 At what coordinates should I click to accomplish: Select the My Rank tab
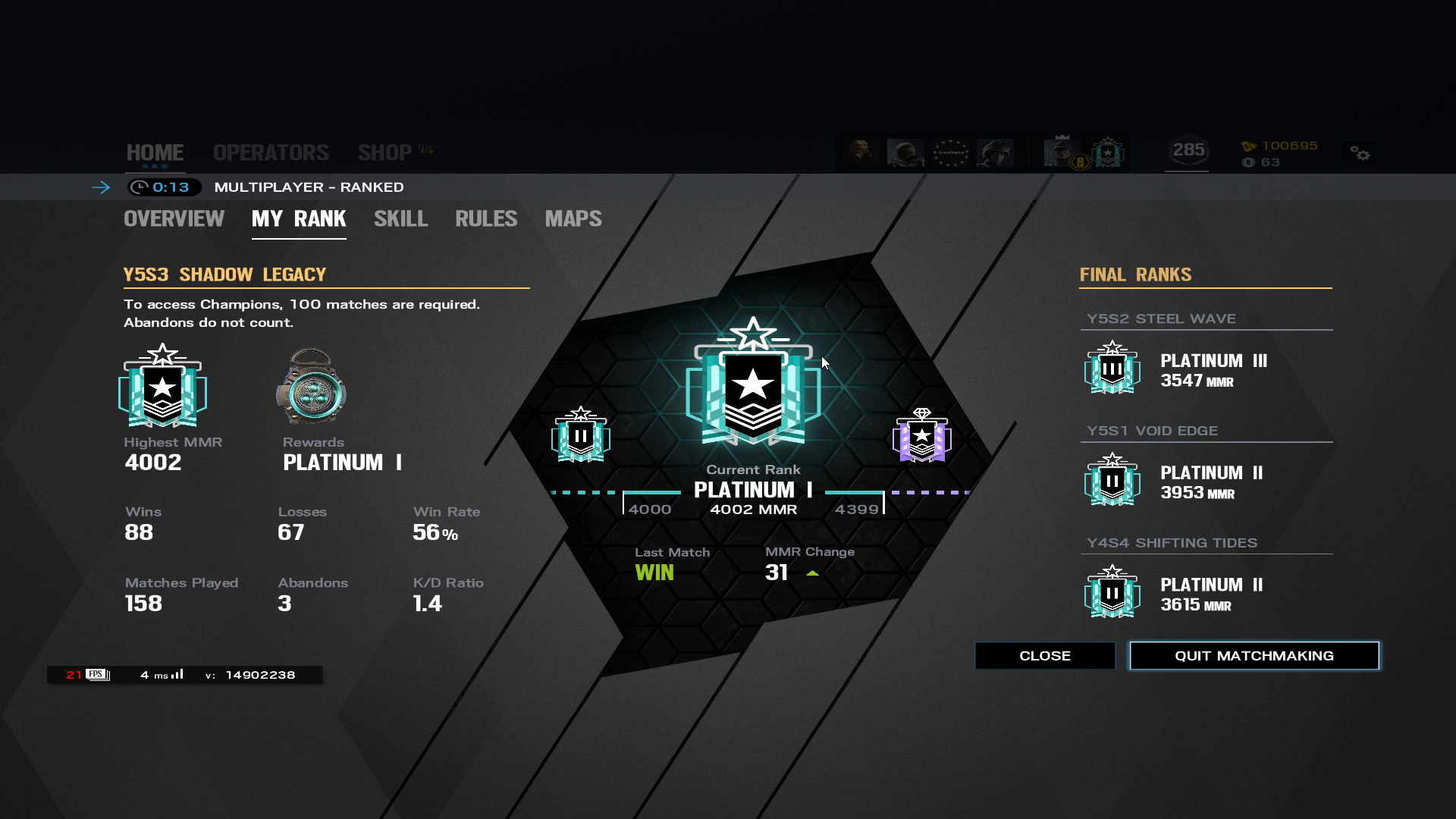pyautogui.click(x=299, y=219)
